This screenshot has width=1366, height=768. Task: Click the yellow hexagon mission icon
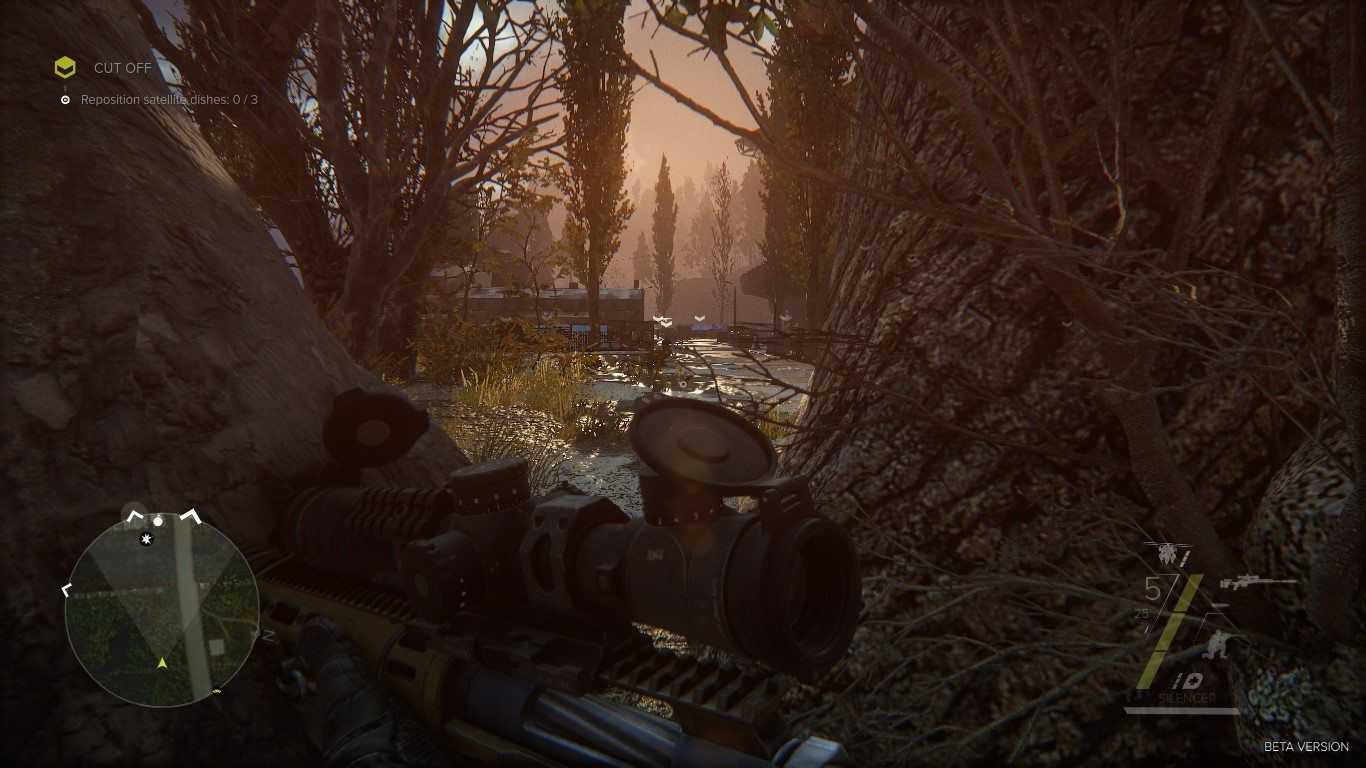click(x=65, y=68)
